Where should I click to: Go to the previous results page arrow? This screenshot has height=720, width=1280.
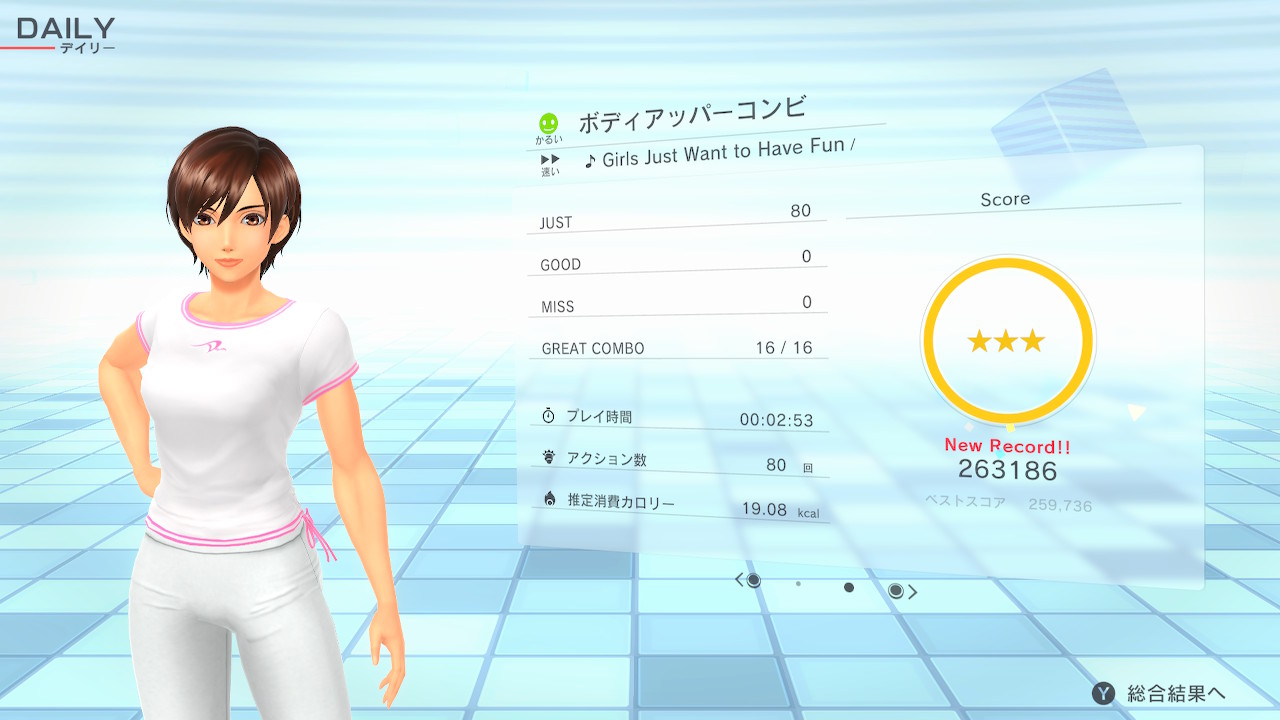pos(741,580)
